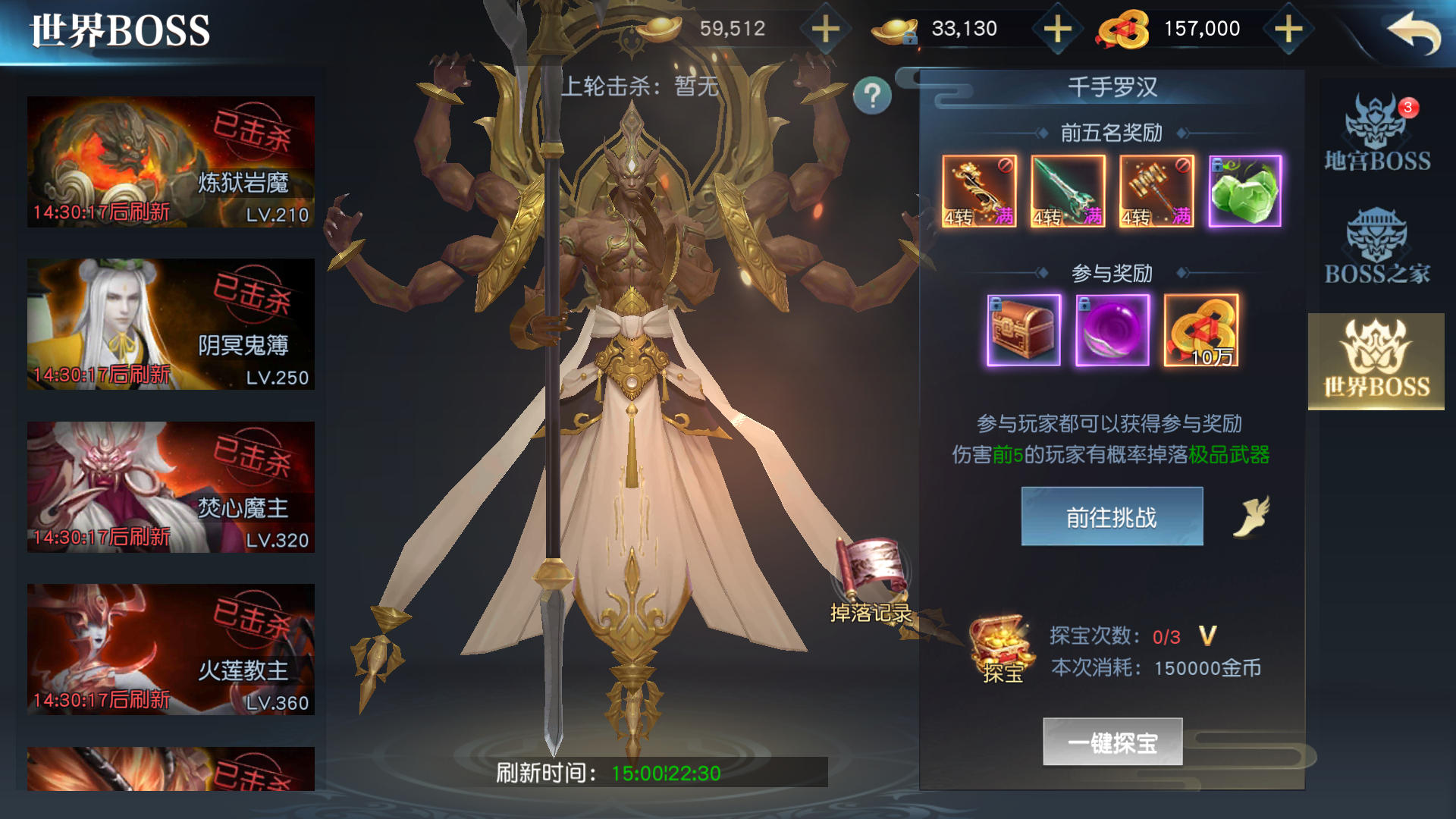Select the 世界BOSS tab
Image resolution: width=1456 pixels, height=819 pixels.
[1376, 361]
